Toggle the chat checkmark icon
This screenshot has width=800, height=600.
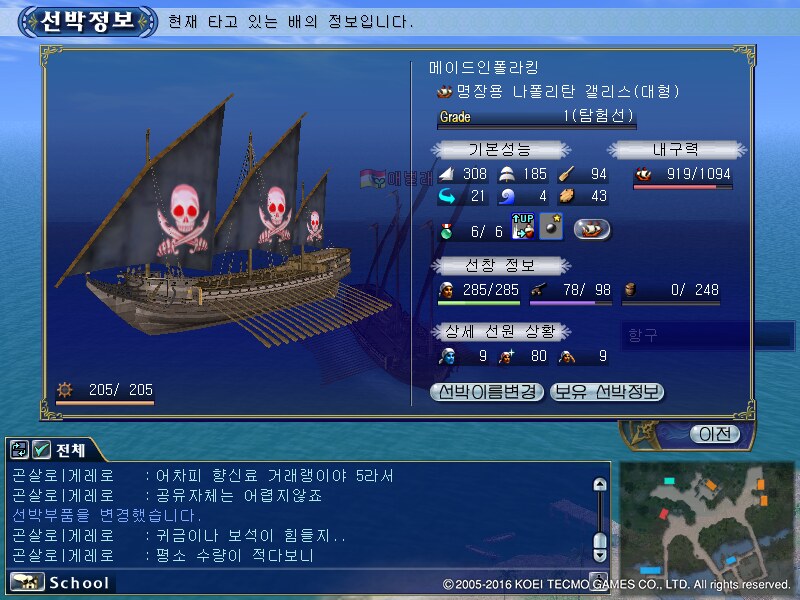coord(41,450)
